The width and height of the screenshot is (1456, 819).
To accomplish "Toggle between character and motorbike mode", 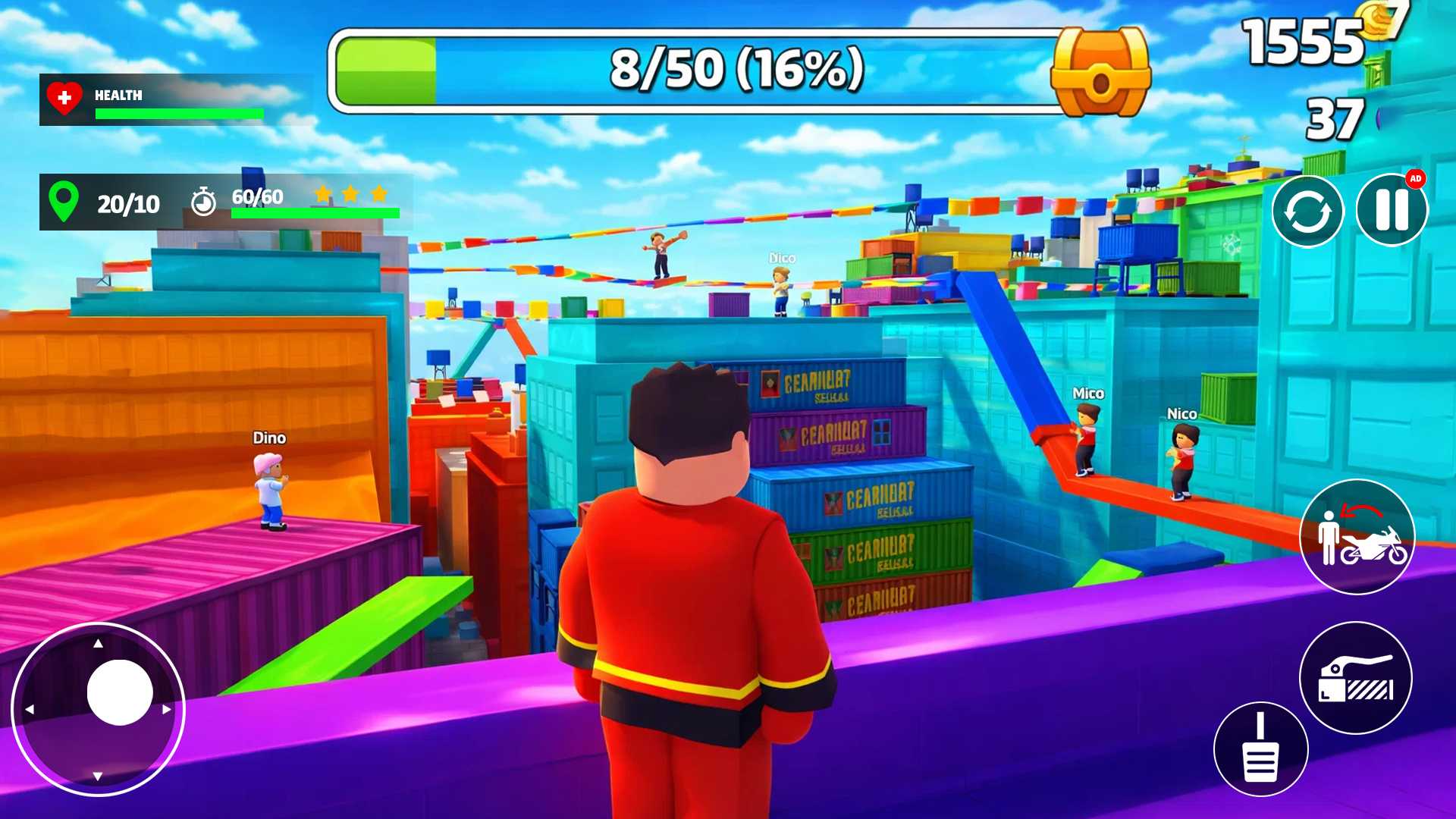I will pos(1357,537).
